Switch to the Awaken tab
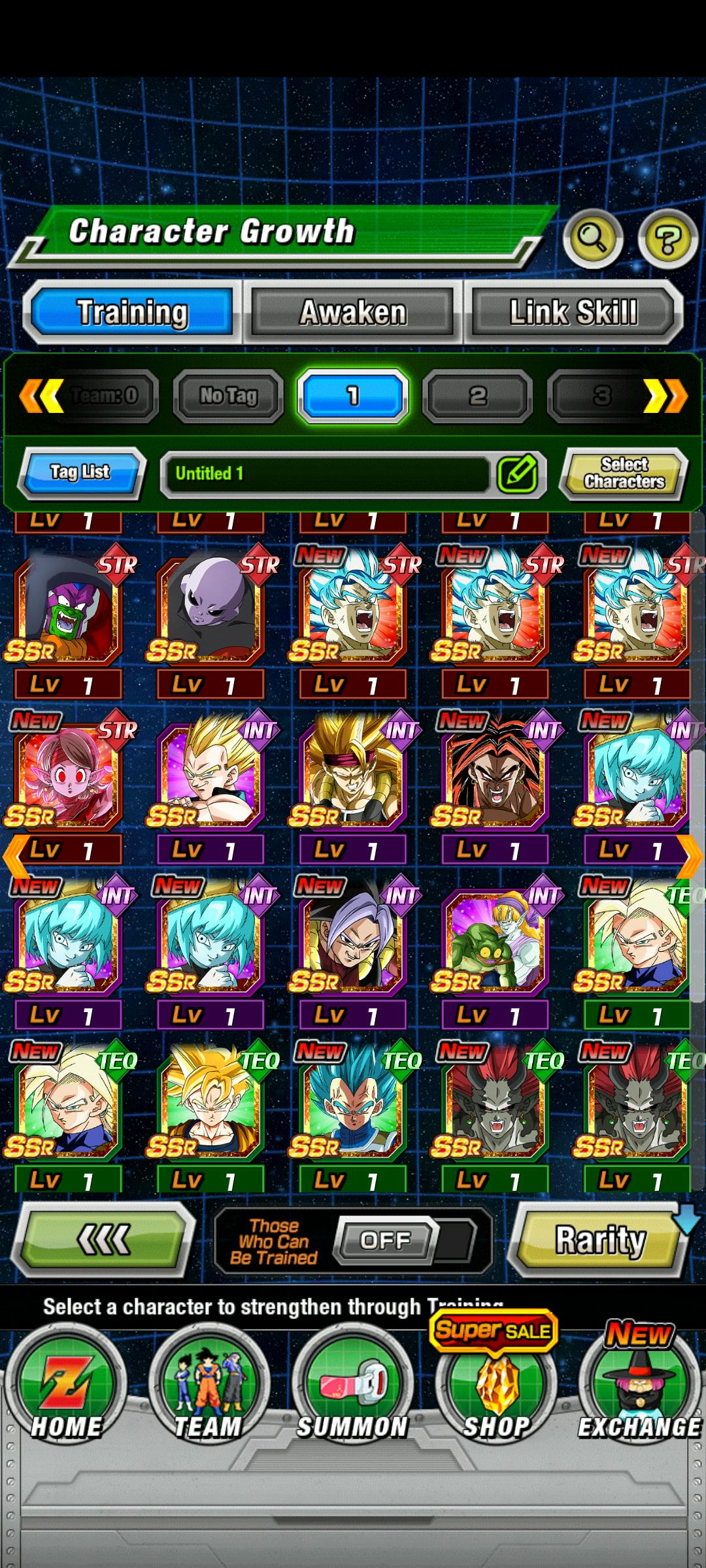This screenshot has width=706, height=1568. (x=352, y=312)
